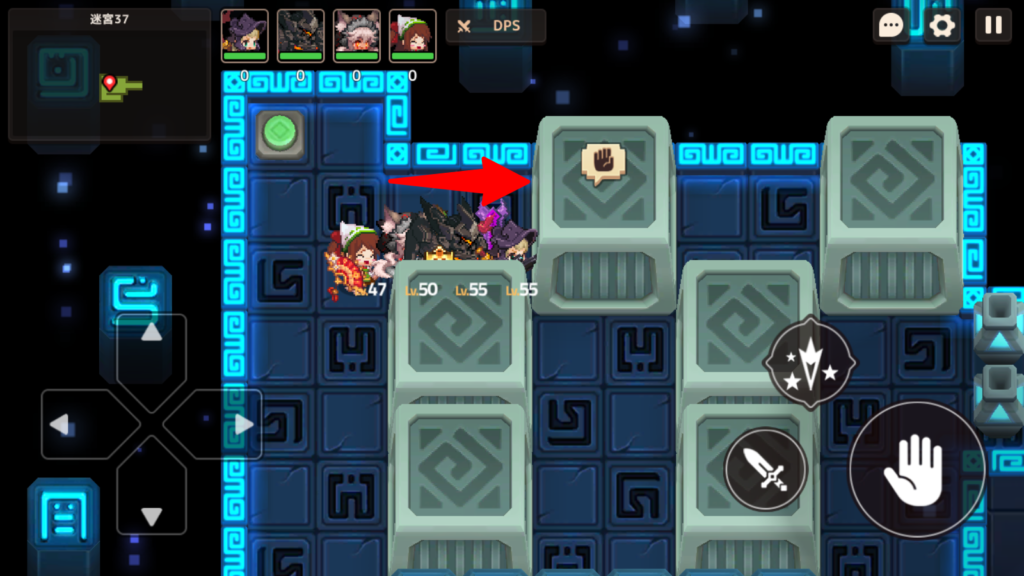Screen dimensions: 1024x576
Task: Select the dark armored hero portrait
Action: tap(300, 35)
